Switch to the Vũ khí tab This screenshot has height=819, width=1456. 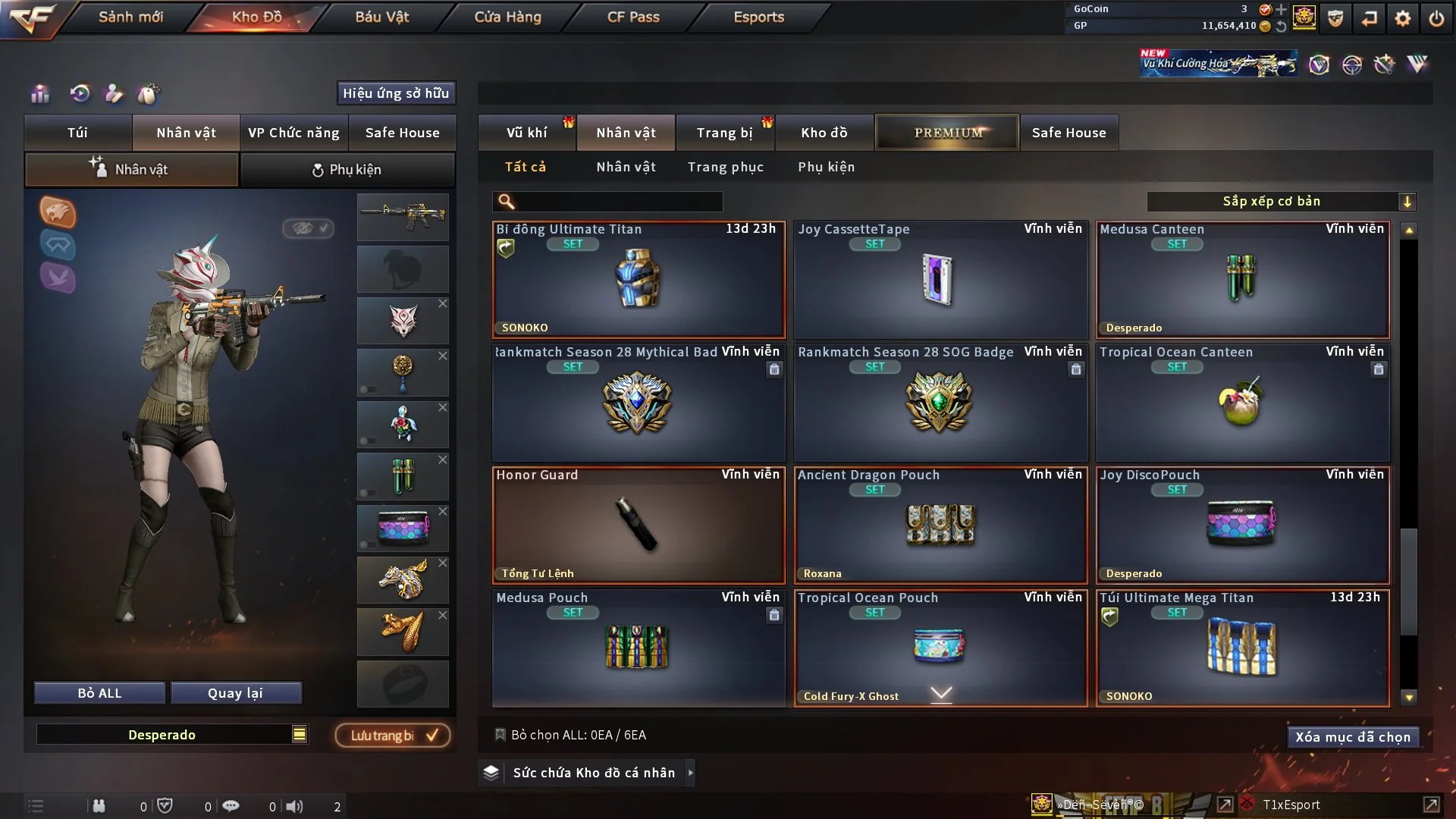coord(526,133)
